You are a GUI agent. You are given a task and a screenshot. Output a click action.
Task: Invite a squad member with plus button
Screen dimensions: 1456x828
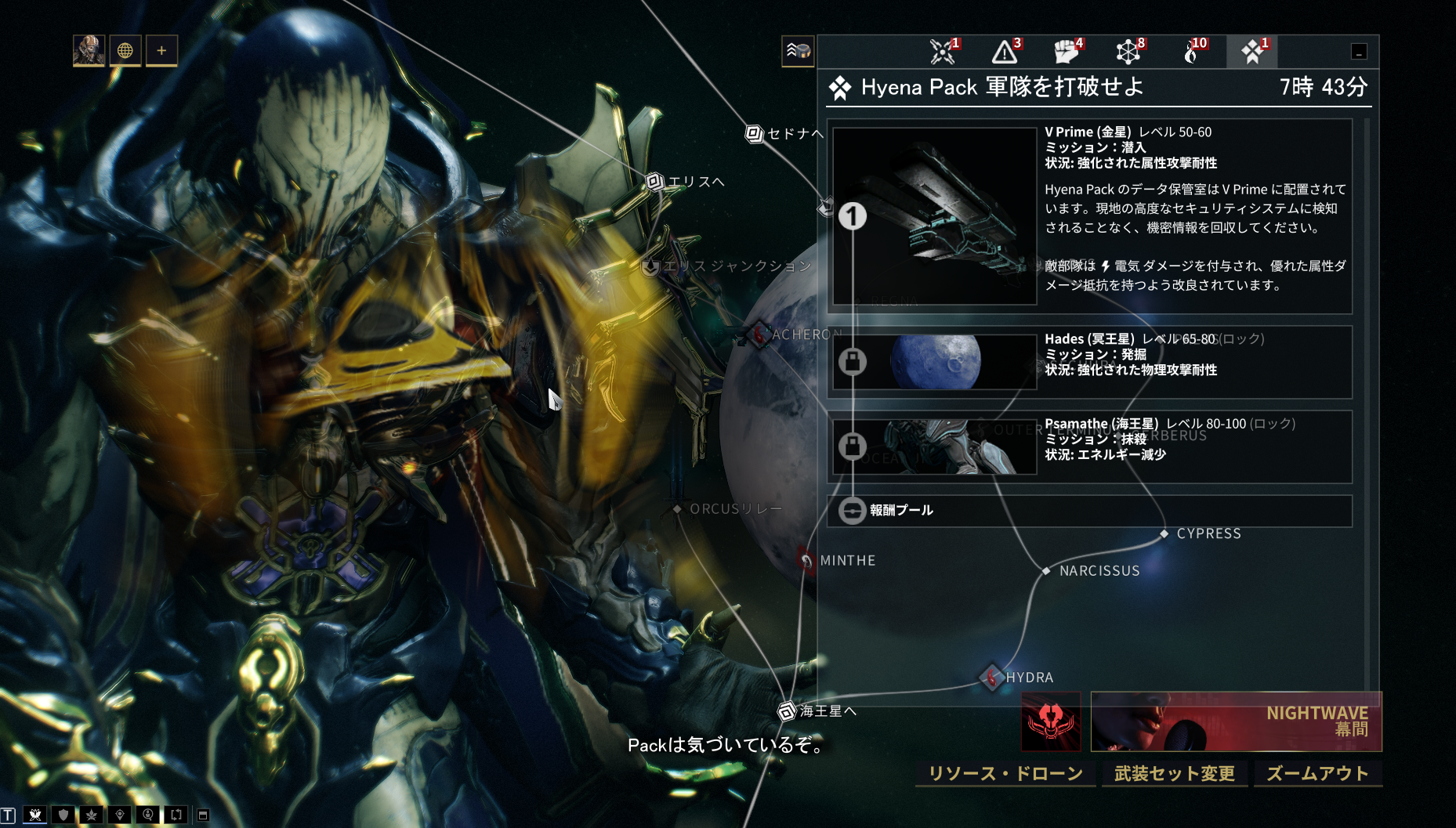coord(161,51)
